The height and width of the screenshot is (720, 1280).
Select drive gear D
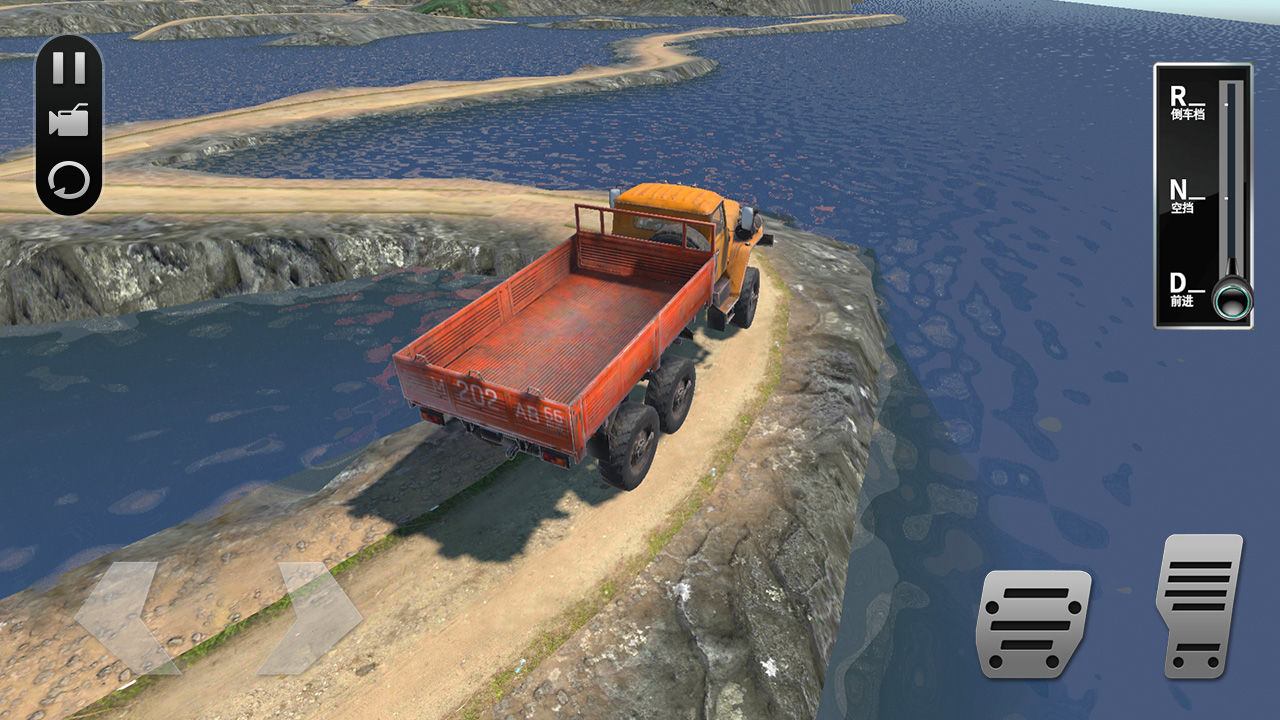coord(1187,290)
